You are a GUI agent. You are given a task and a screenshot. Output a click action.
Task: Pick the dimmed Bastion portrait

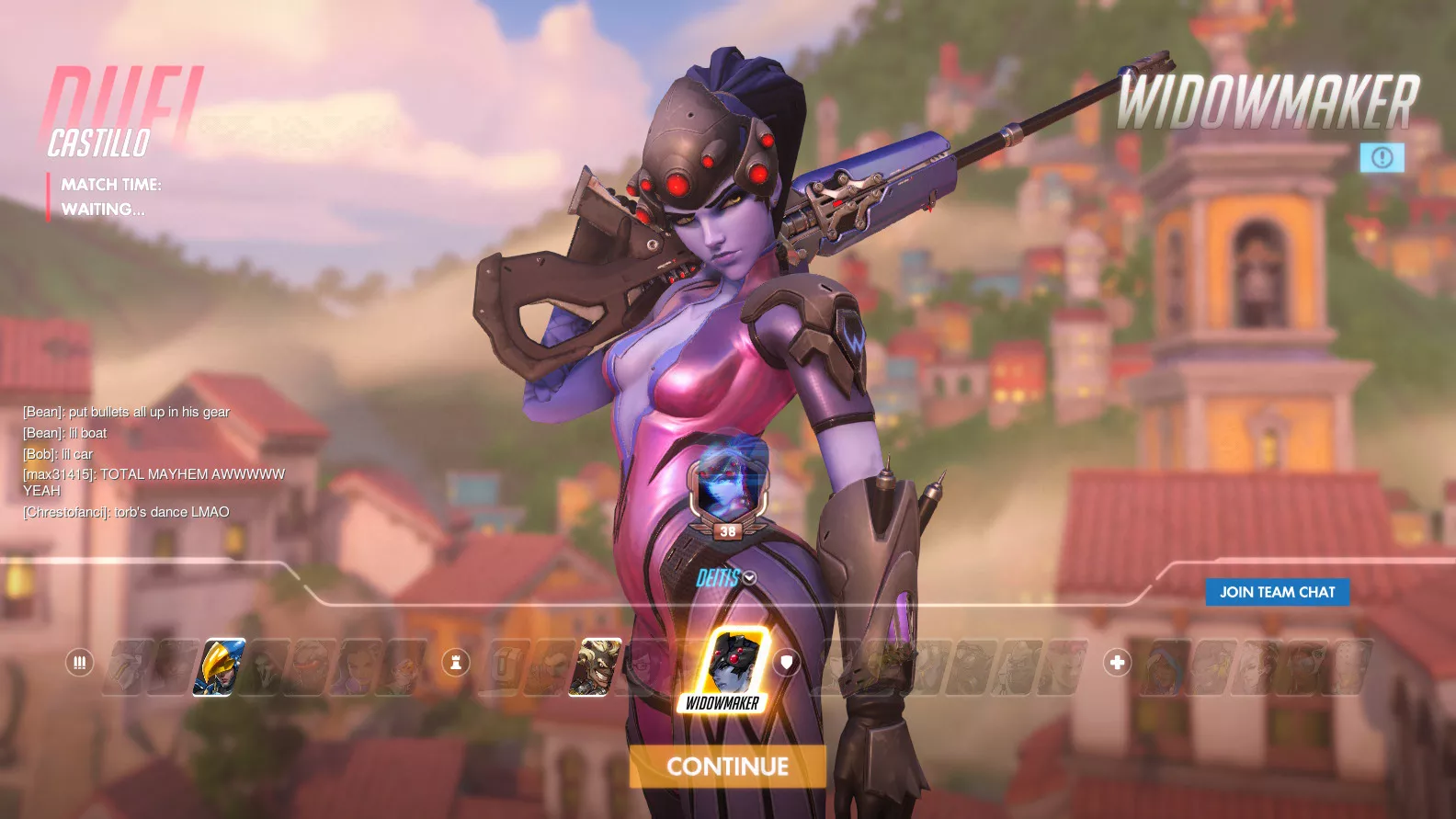coord(502,667)
